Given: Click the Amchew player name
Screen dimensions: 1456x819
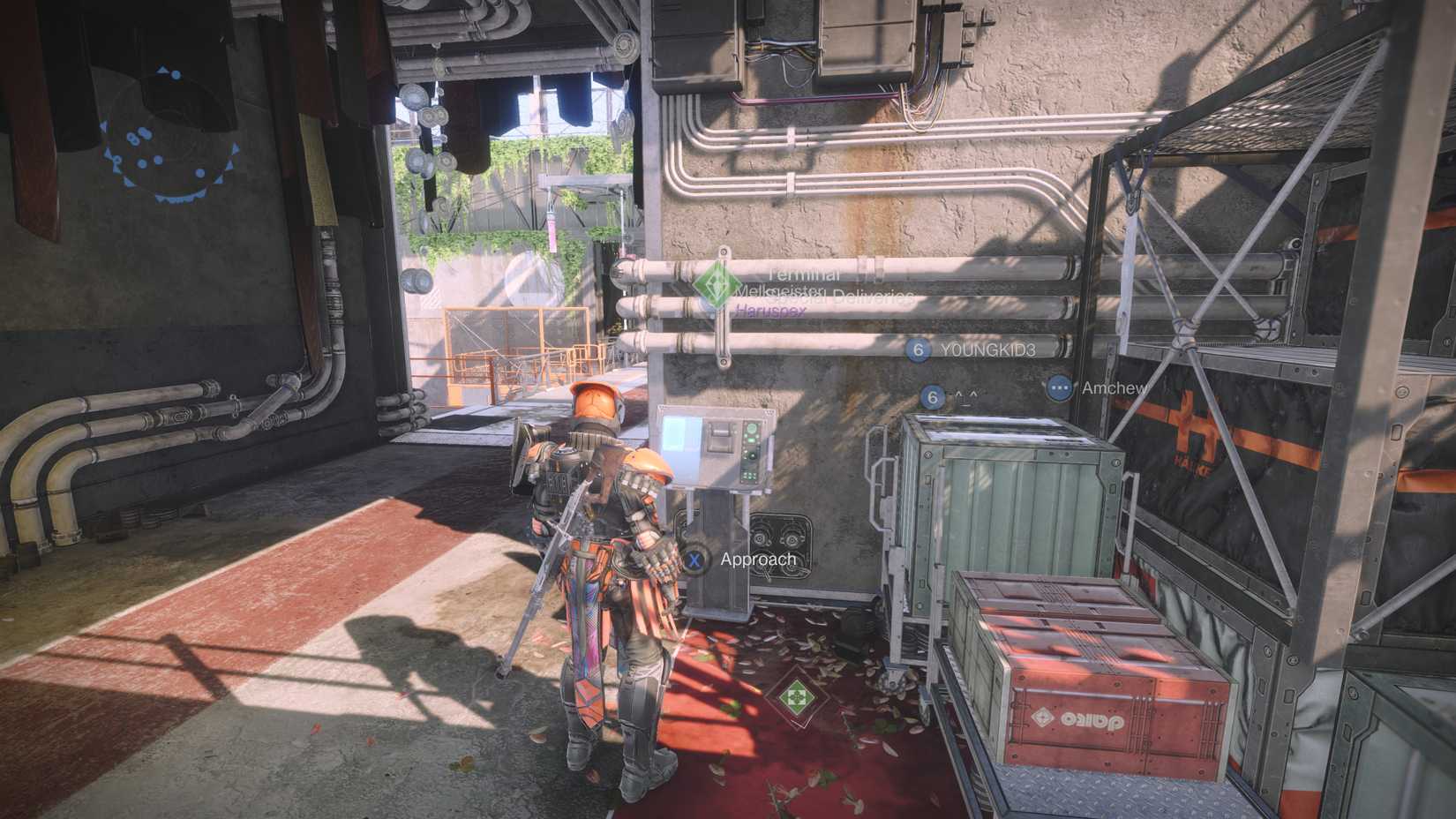Looking at the screenshot, I should point(1112,387).
